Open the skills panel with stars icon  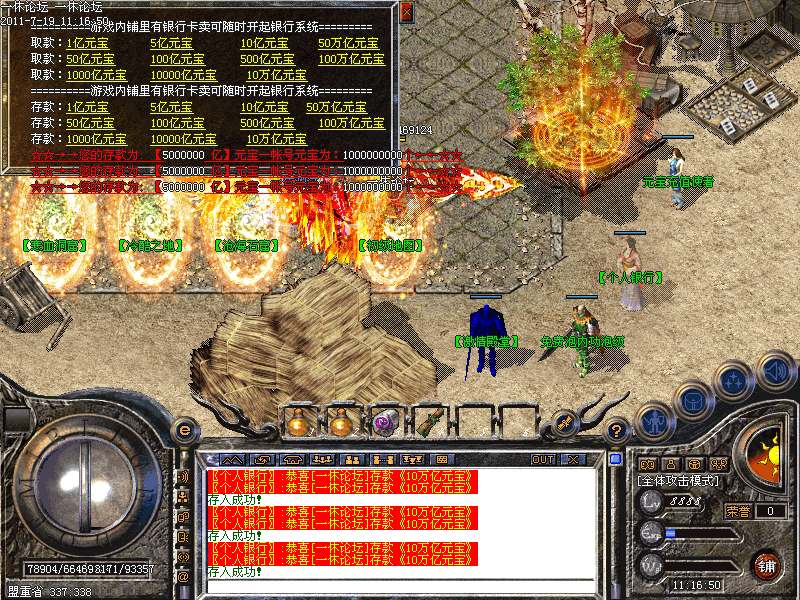click(734, 381)
